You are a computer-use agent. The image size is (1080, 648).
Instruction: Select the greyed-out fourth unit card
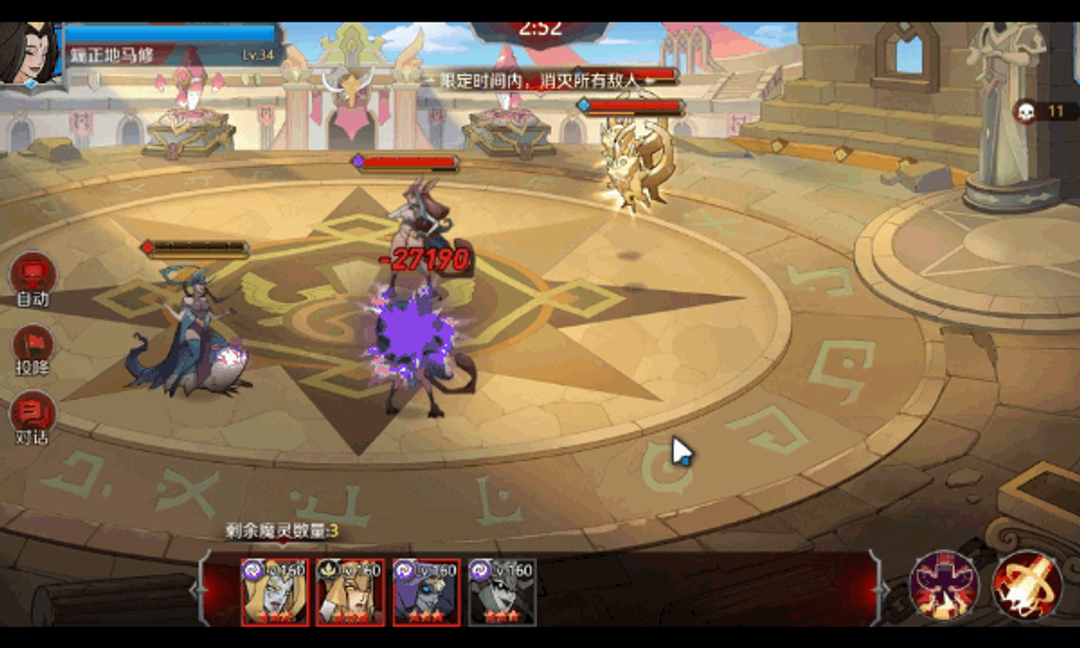[502, 592]
